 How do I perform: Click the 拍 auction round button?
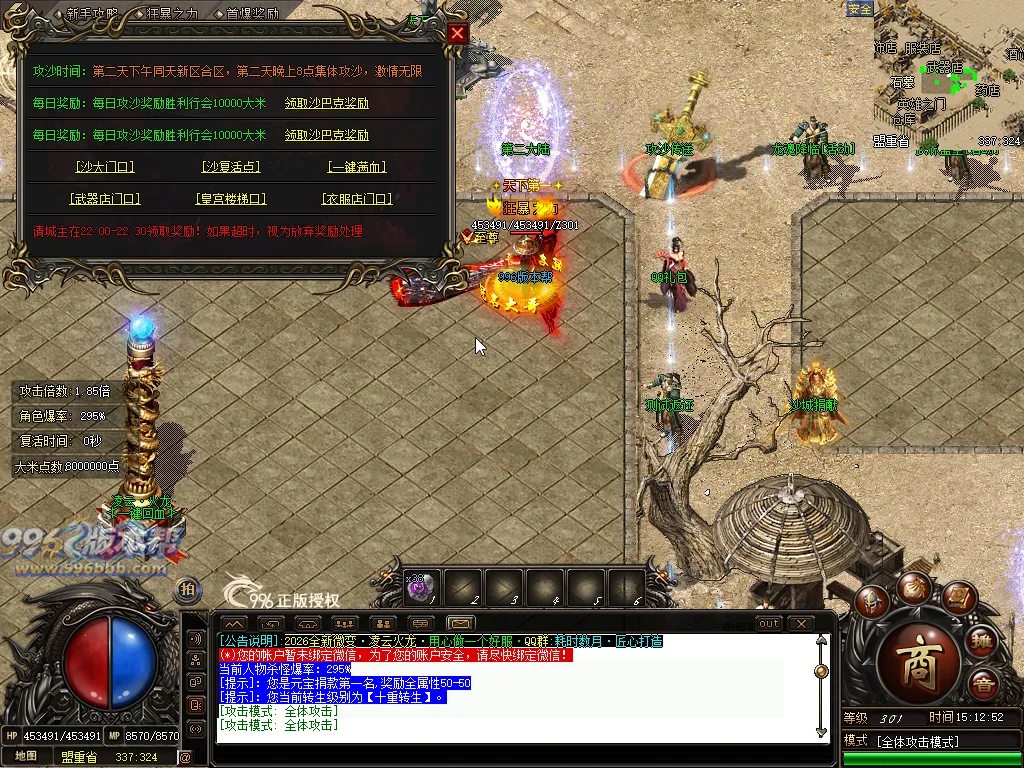tap(187, 589)
